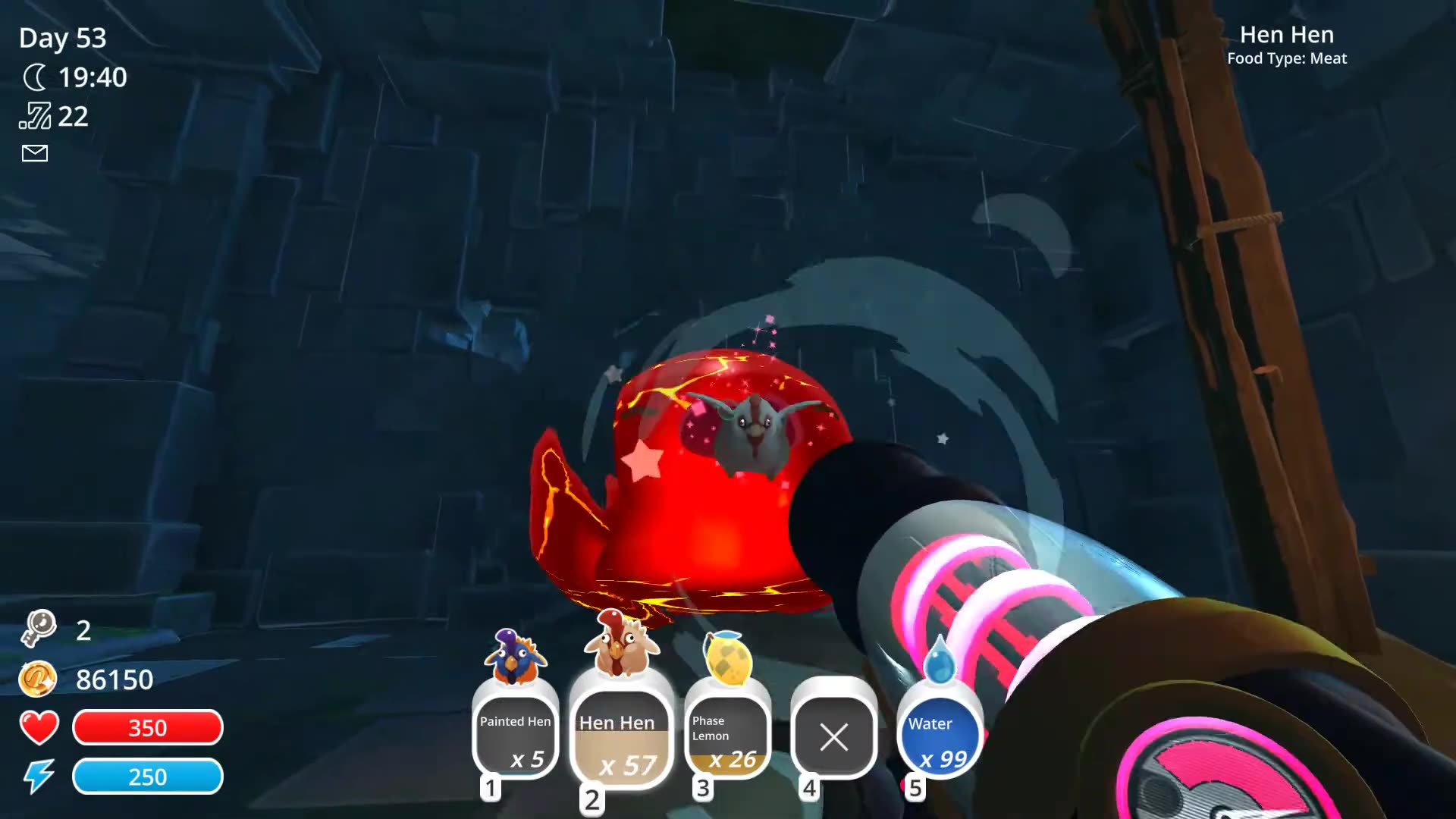Click the energy lightning bolt icon
Image resolution: width=1456 pixels, height=819 pixels.
[41, 776]
